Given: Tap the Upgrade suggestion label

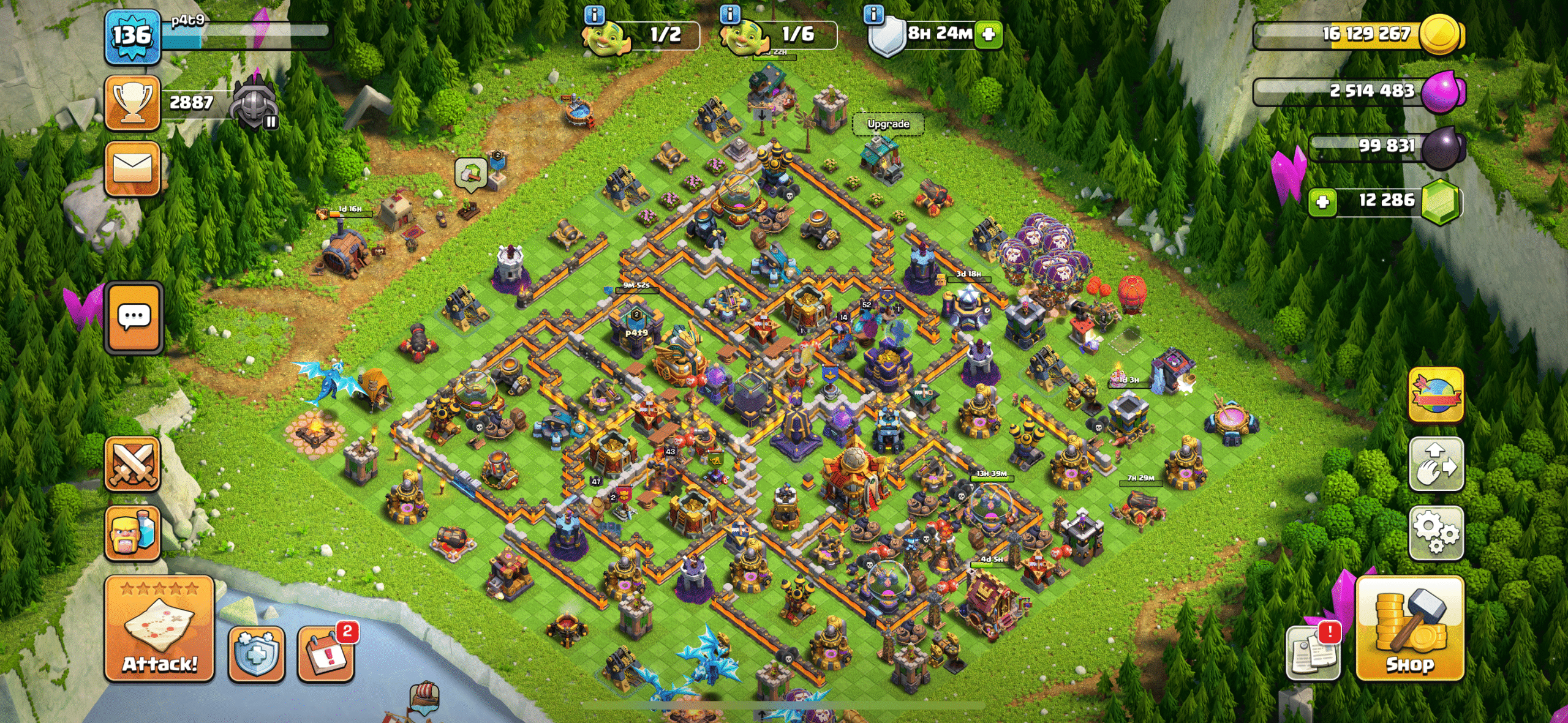Looking at the screenshot, I should tap(888, 124).
